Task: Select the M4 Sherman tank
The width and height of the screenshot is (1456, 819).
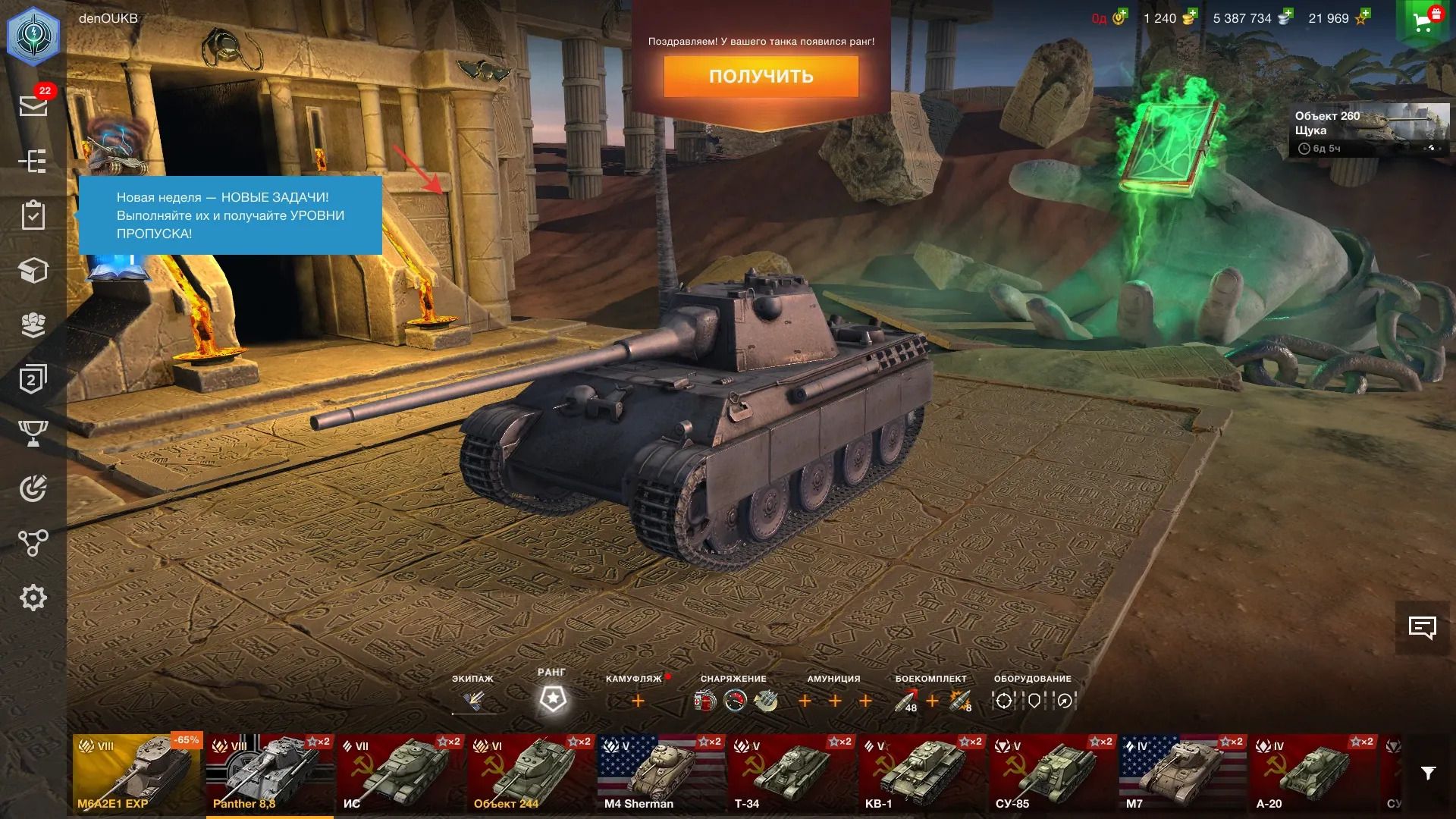Action: coord(661,773)
